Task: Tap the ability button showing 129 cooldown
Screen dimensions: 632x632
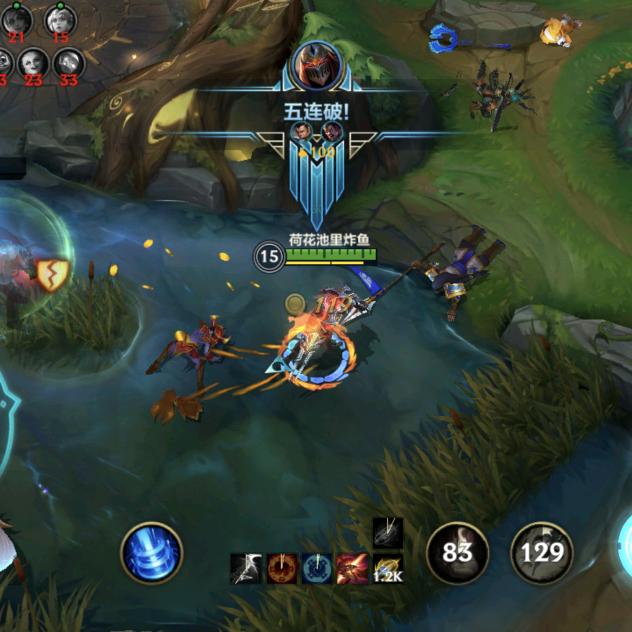Action: 542,553
